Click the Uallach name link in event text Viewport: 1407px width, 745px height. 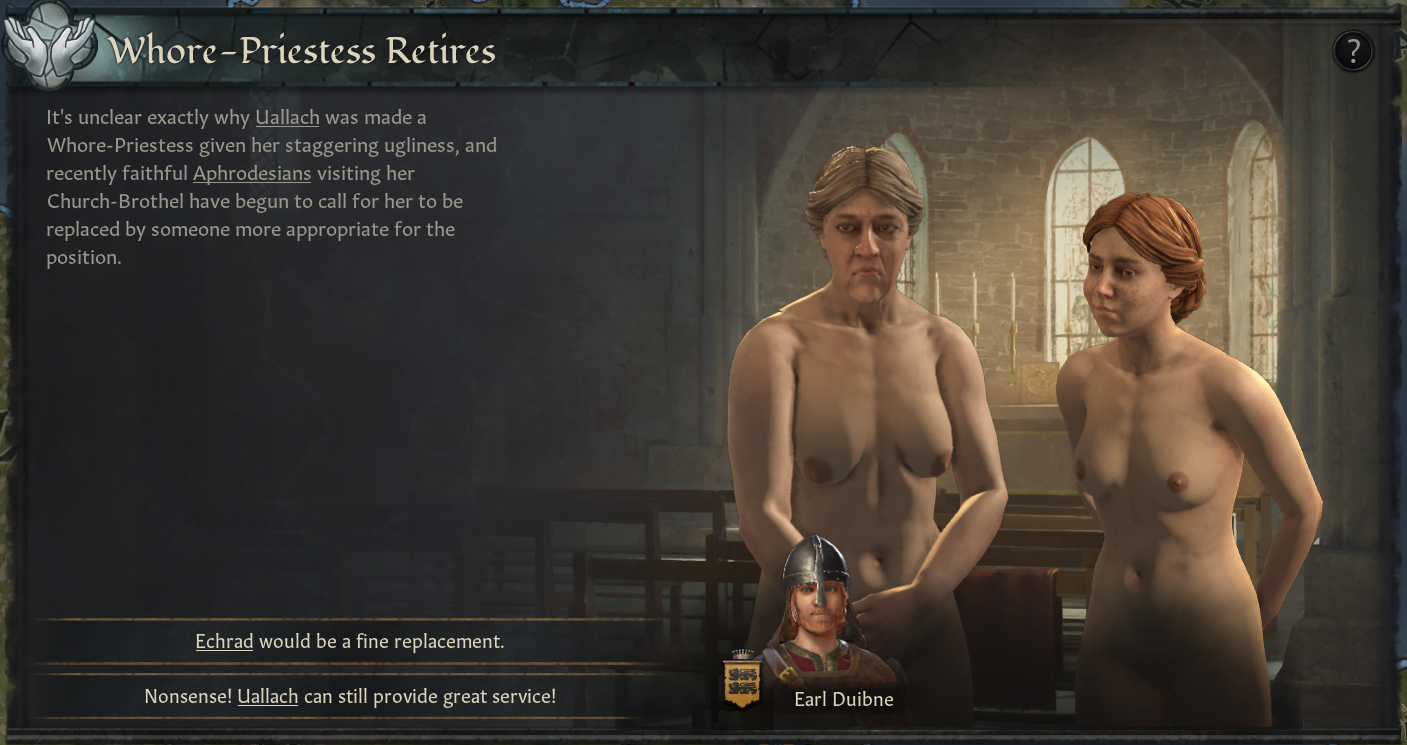pyautogui.click(x=287, y=117)
